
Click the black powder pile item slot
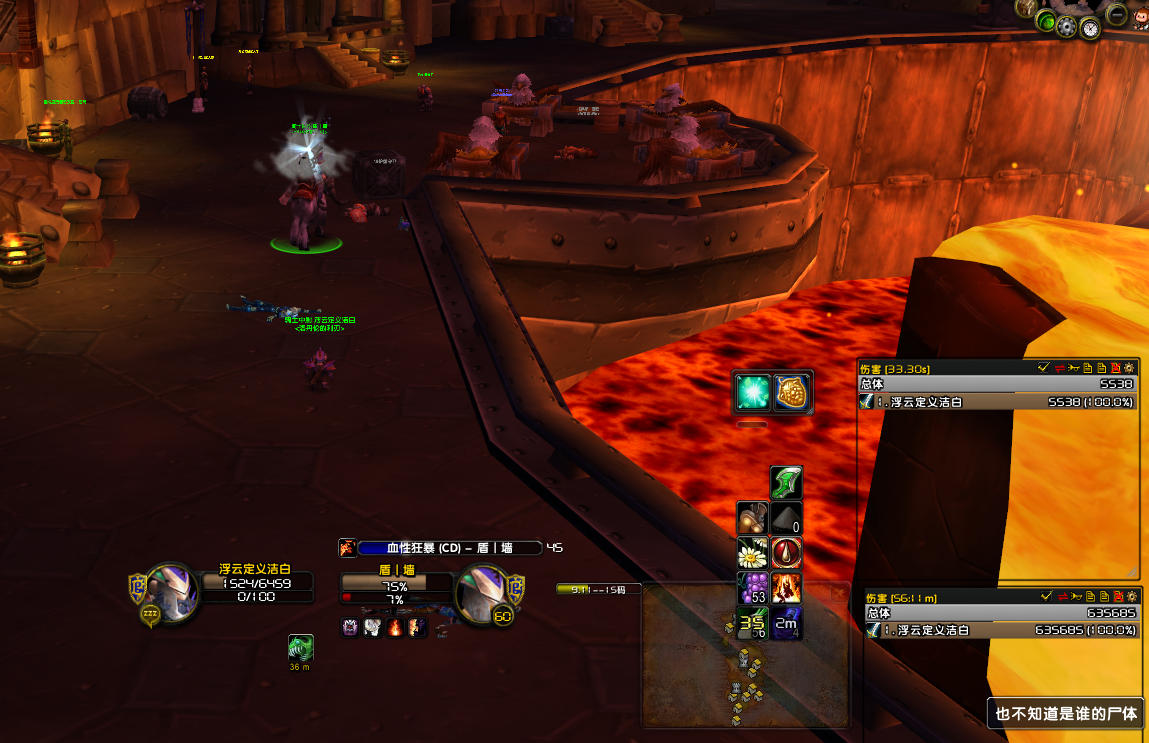pos(786,519)
